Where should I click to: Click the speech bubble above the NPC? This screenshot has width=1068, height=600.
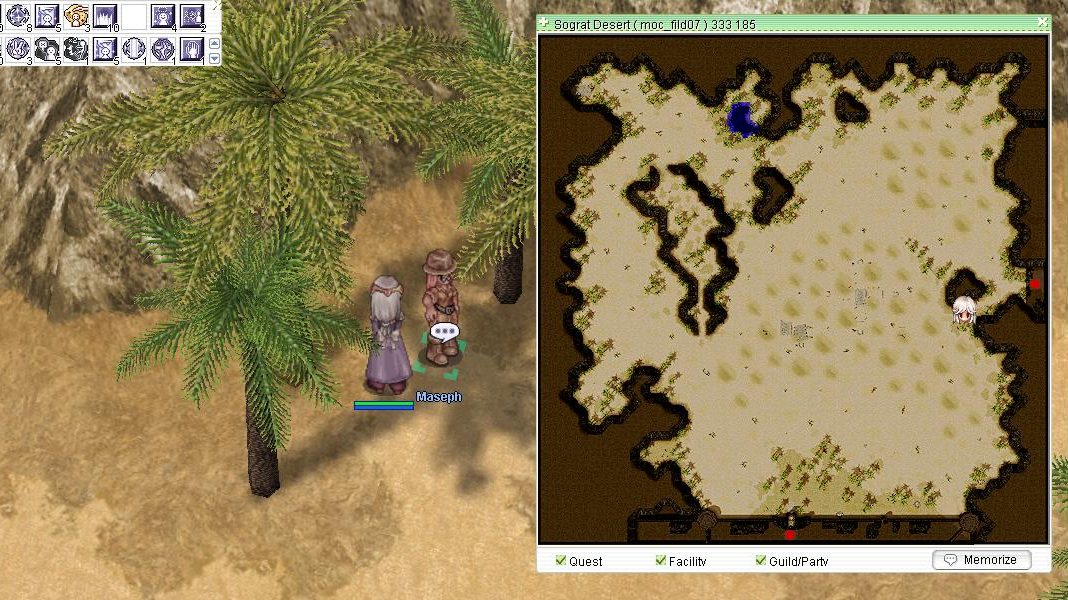point(444,331)
